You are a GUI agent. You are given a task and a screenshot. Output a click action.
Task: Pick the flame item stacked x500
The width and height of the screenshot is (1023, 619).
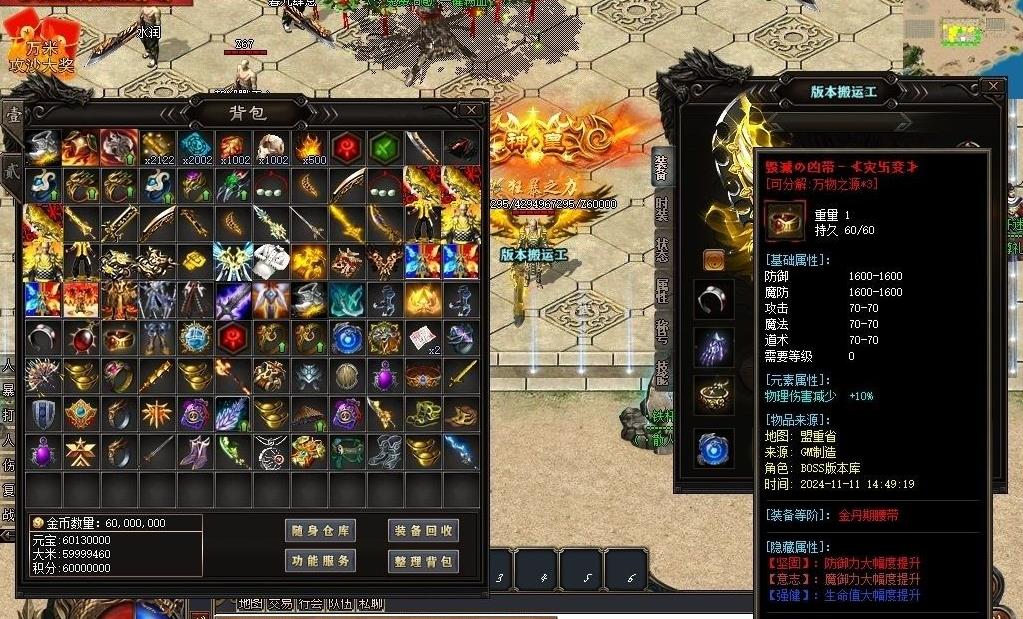tap(309, 148)
